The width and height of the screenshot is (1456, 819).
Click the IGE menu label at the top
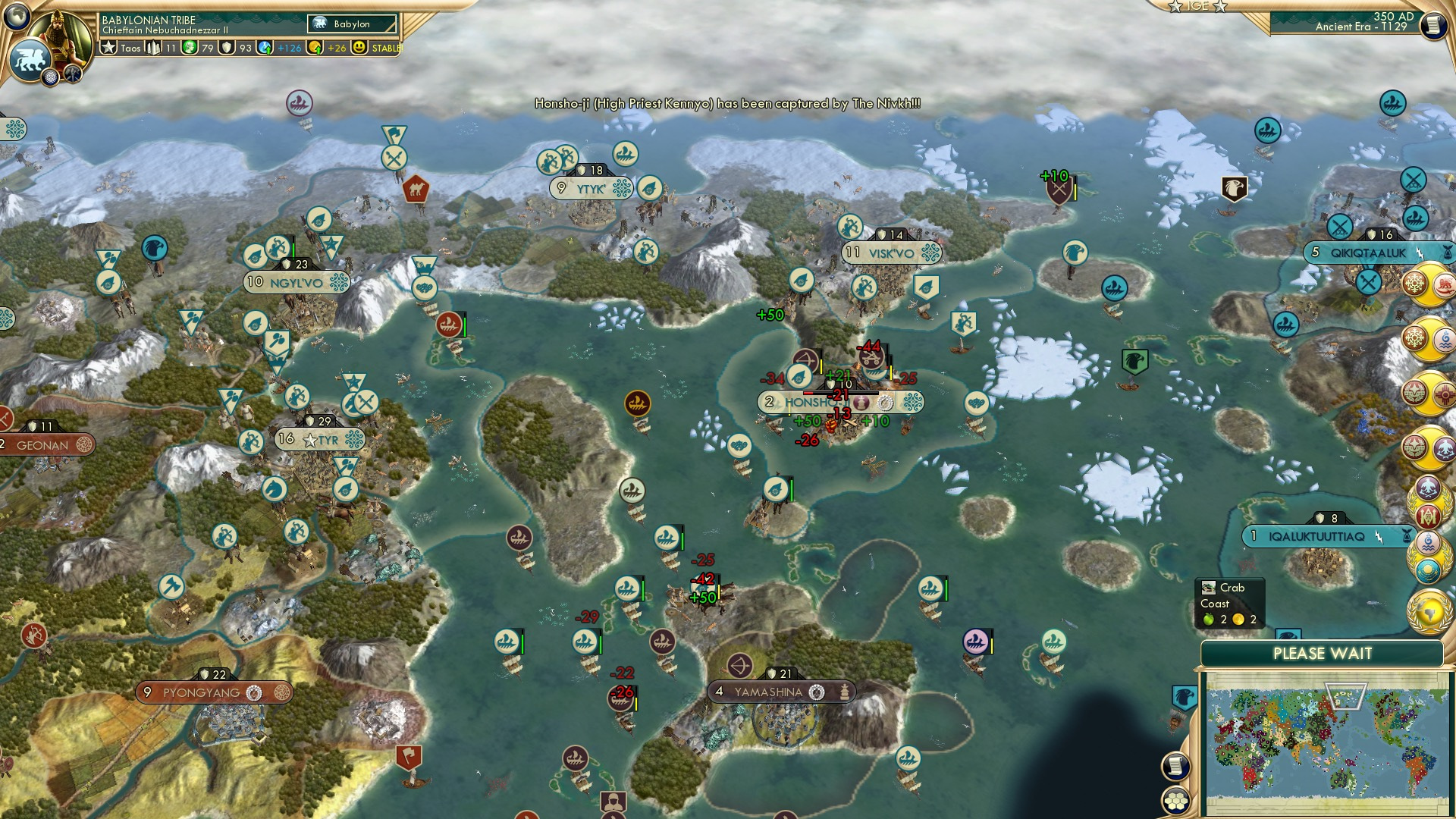click(1198, 7)
